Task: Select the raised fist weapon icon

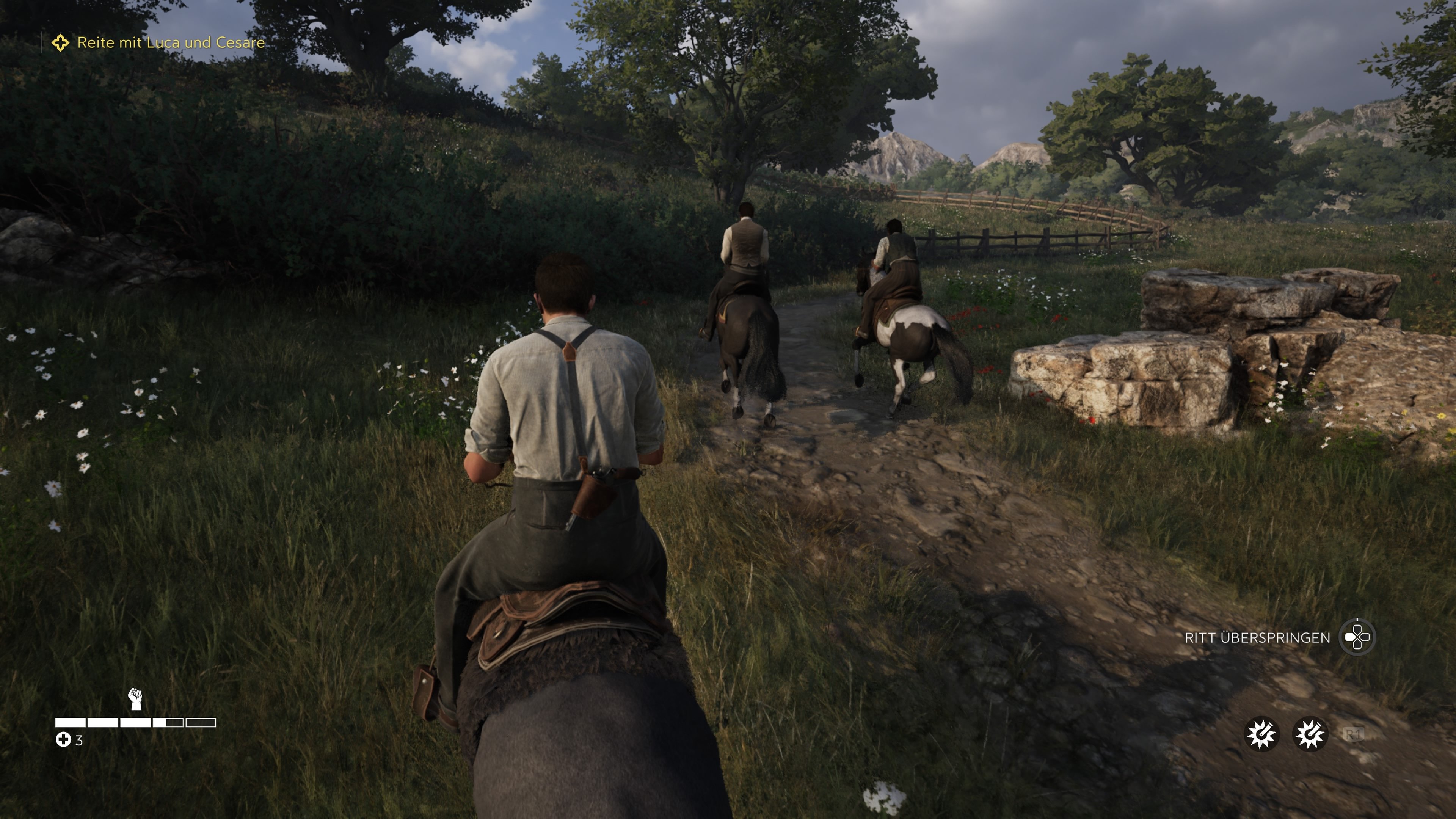Action: [135, 699]
